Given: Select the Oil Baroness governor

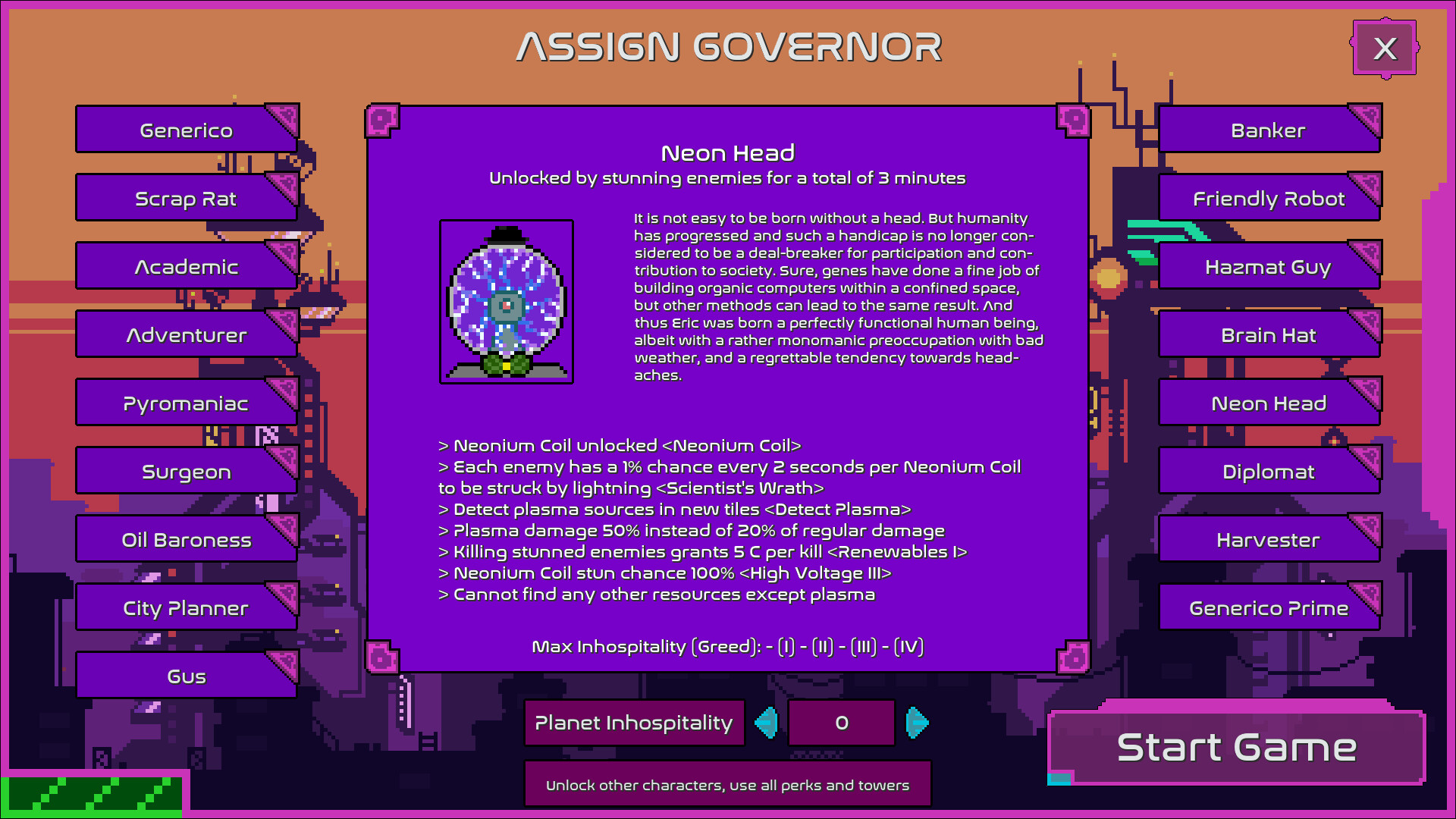Looking at the screenshot, I should (186, 539).
